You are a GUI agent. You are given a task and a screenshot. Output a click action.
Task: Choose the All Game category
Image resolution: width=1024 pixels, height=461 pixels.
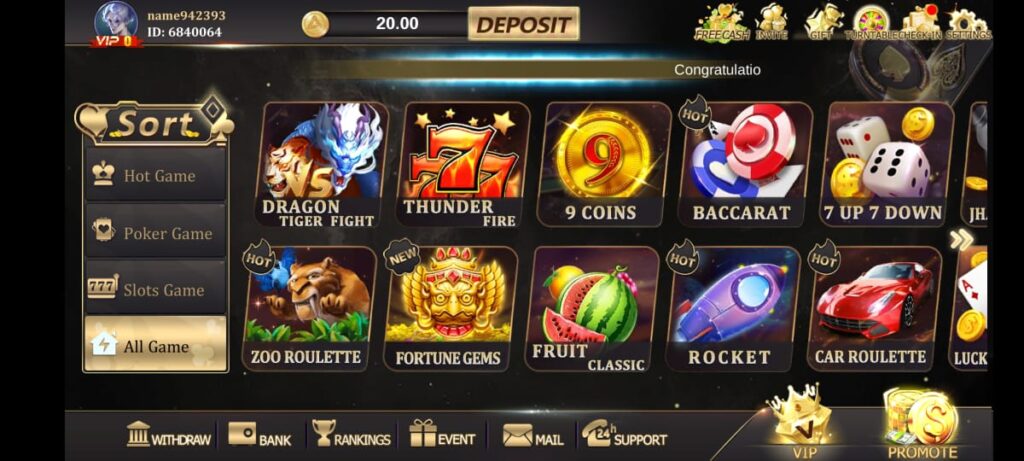(155, 346)
